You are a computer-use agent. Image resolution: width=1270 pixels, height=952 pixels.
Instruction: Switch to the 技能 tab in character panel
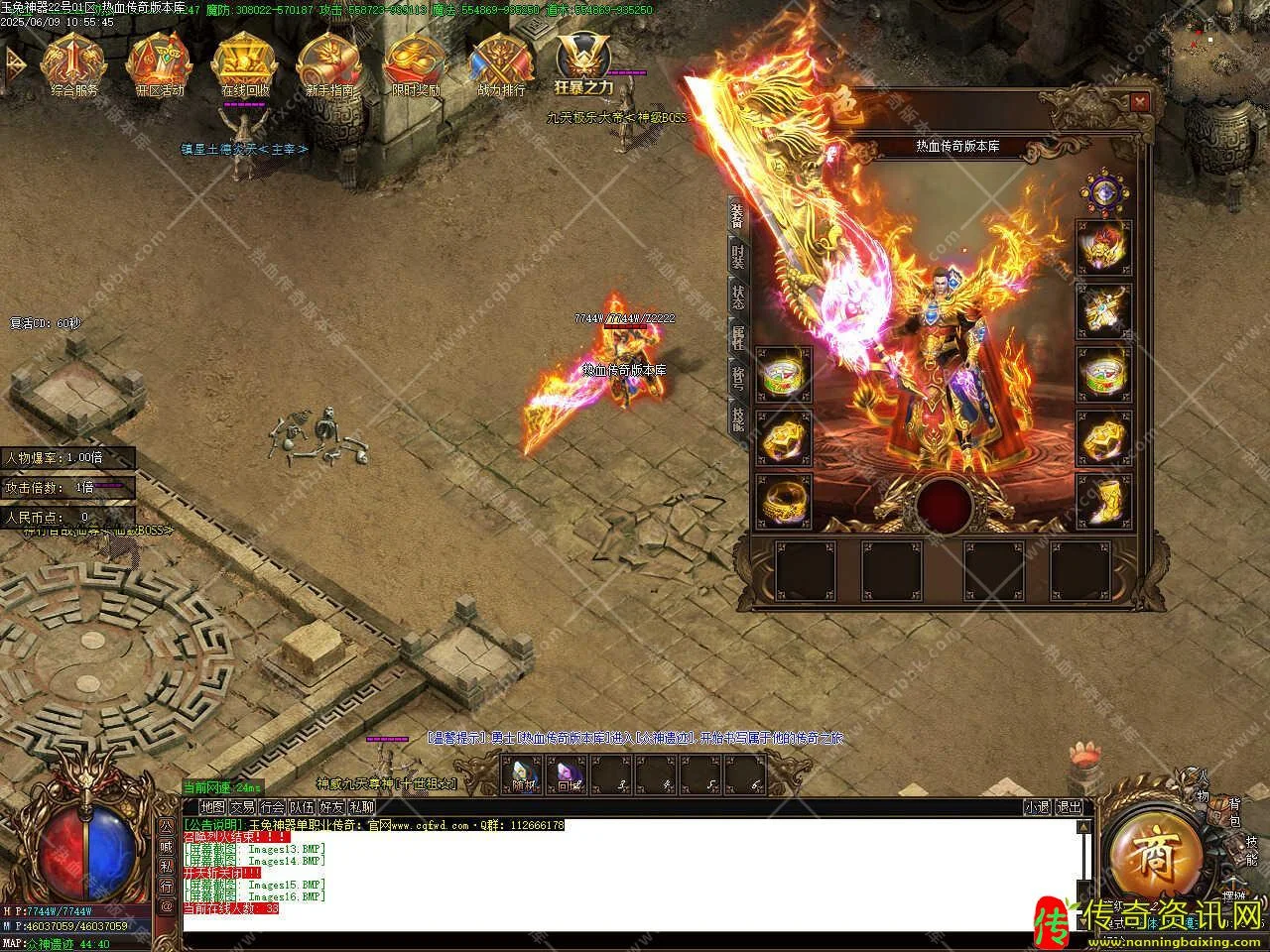[x=737, y=420]
